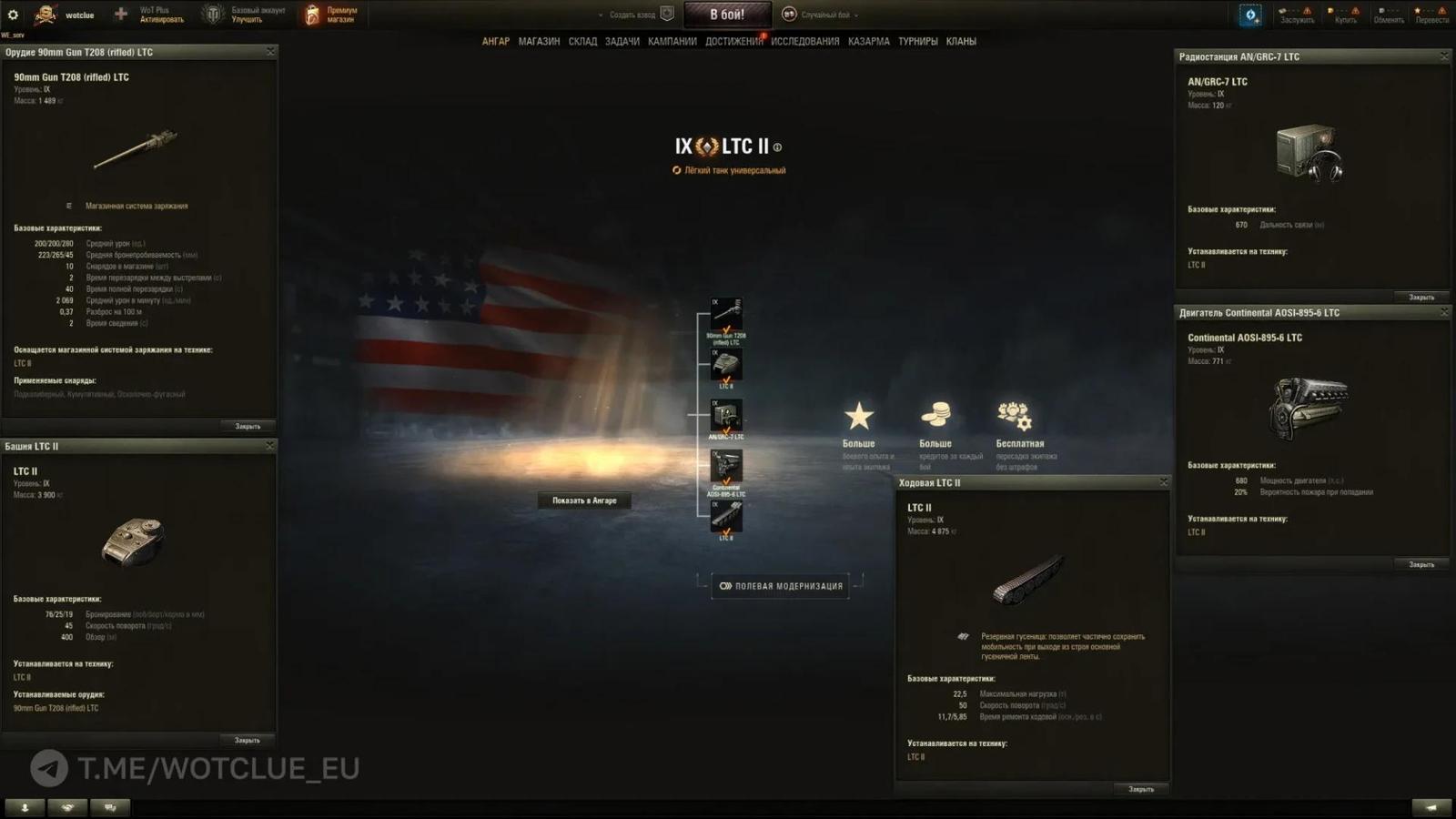Click 'Показать в Ангаре' button
The width and height of the screenshot is (1456, 819).
point(584,500)
